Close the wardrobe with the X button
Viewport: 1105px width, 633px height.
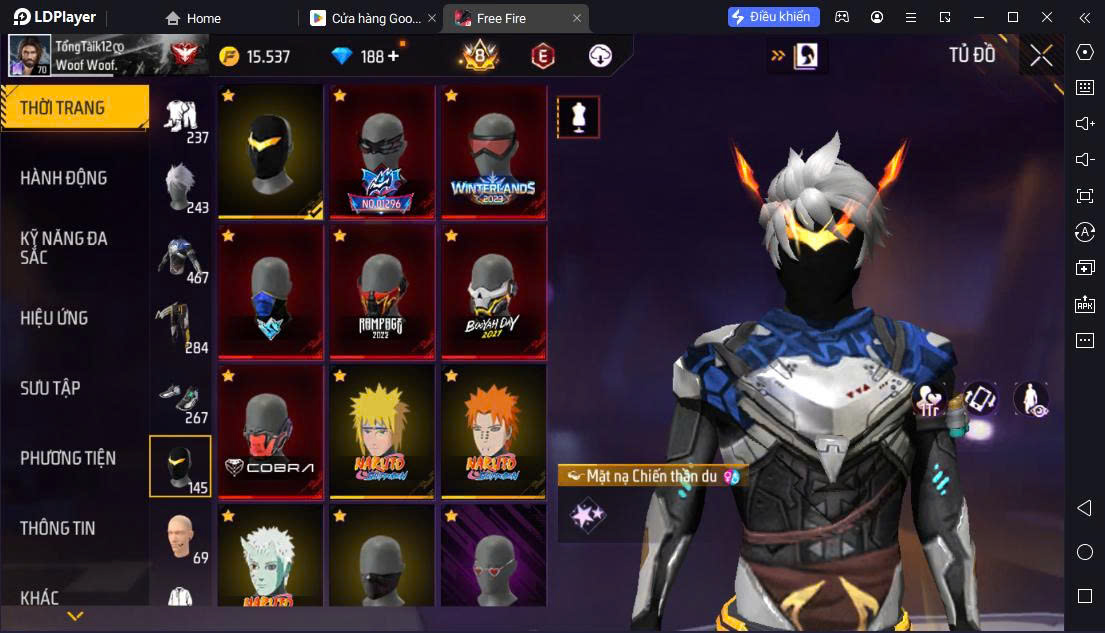[1041, 56]
